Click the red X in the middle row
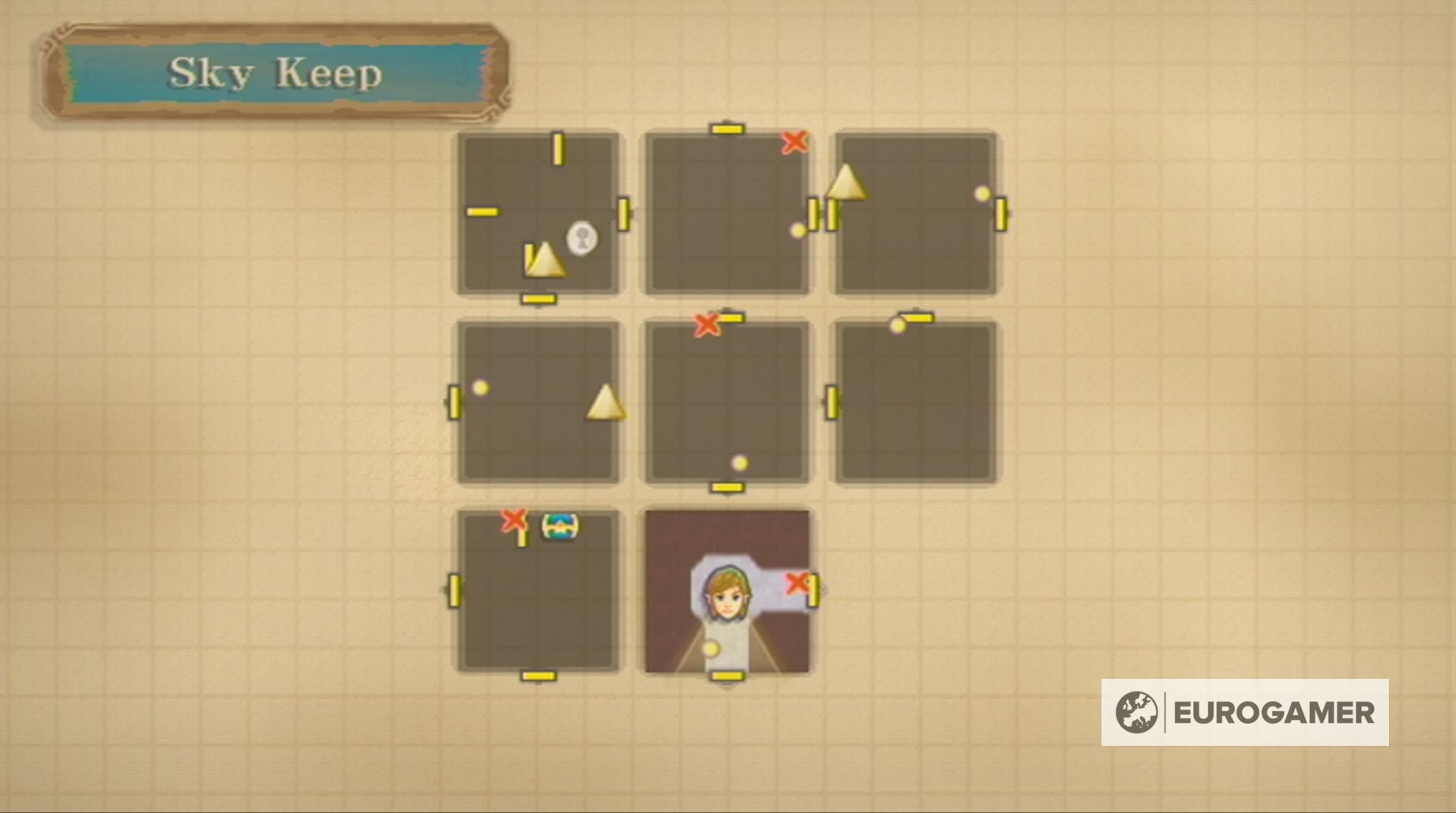Screen dimensions: 1456x813 [708, 324]
